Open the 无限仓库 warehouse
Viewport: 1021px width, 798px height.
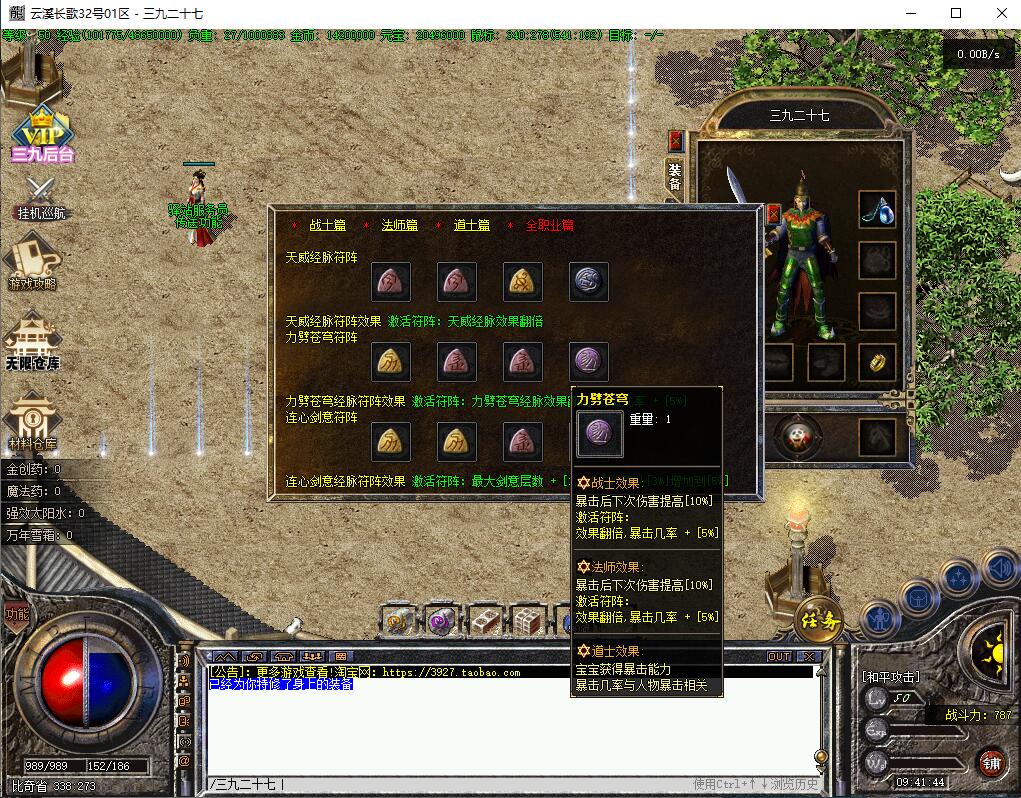point(33,341)
